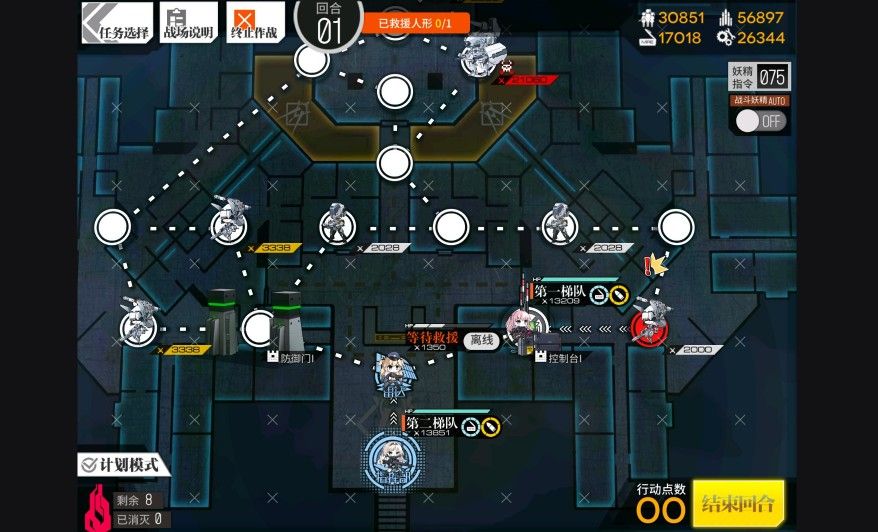Toggle the 战斗妖精 AUTO switch
The image size is (878, 532).
click(760, 121)
